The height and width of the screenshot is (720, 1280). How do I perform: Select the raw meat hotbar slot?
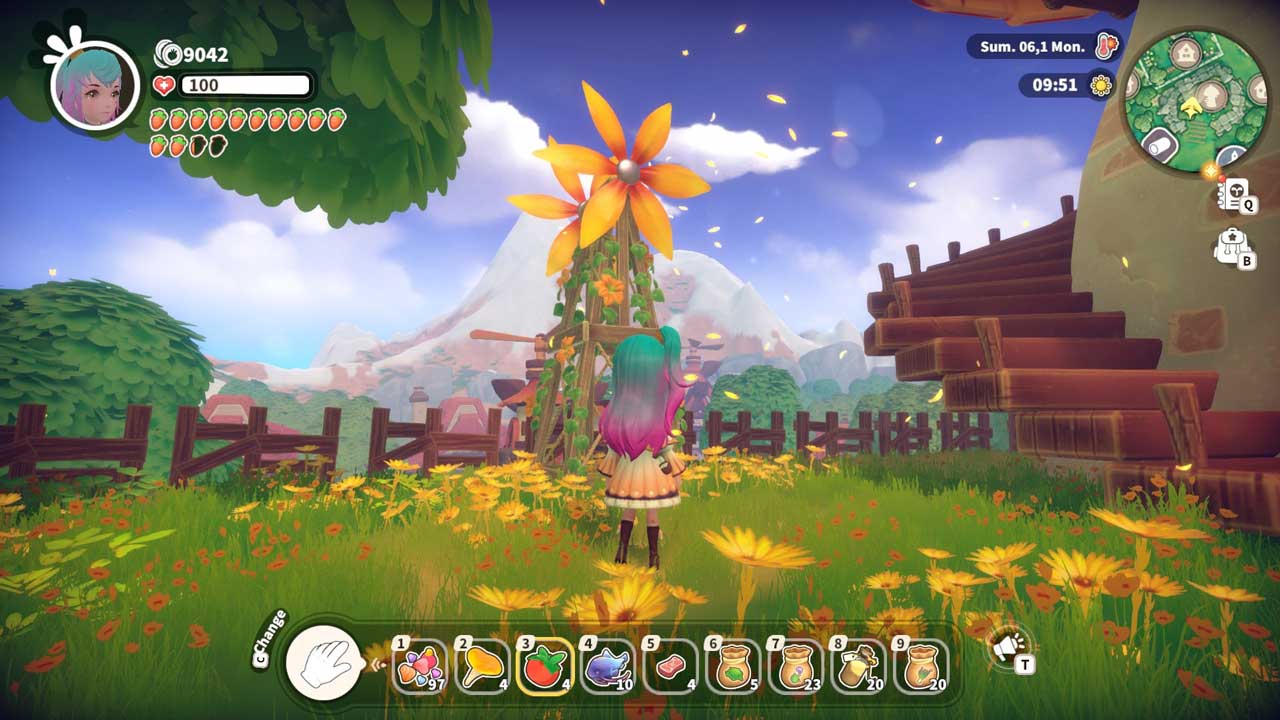click(669, 667)
